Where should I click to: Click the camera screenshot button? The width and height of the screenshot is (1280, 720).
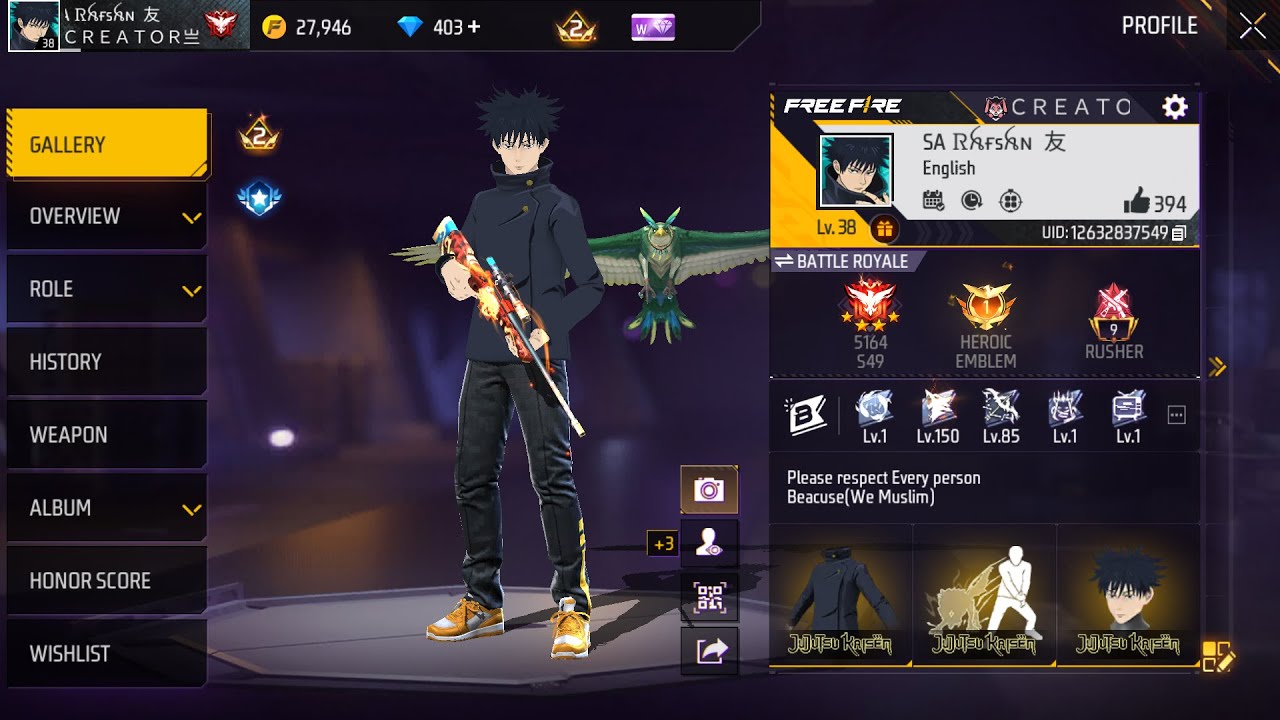coord(709,490)
